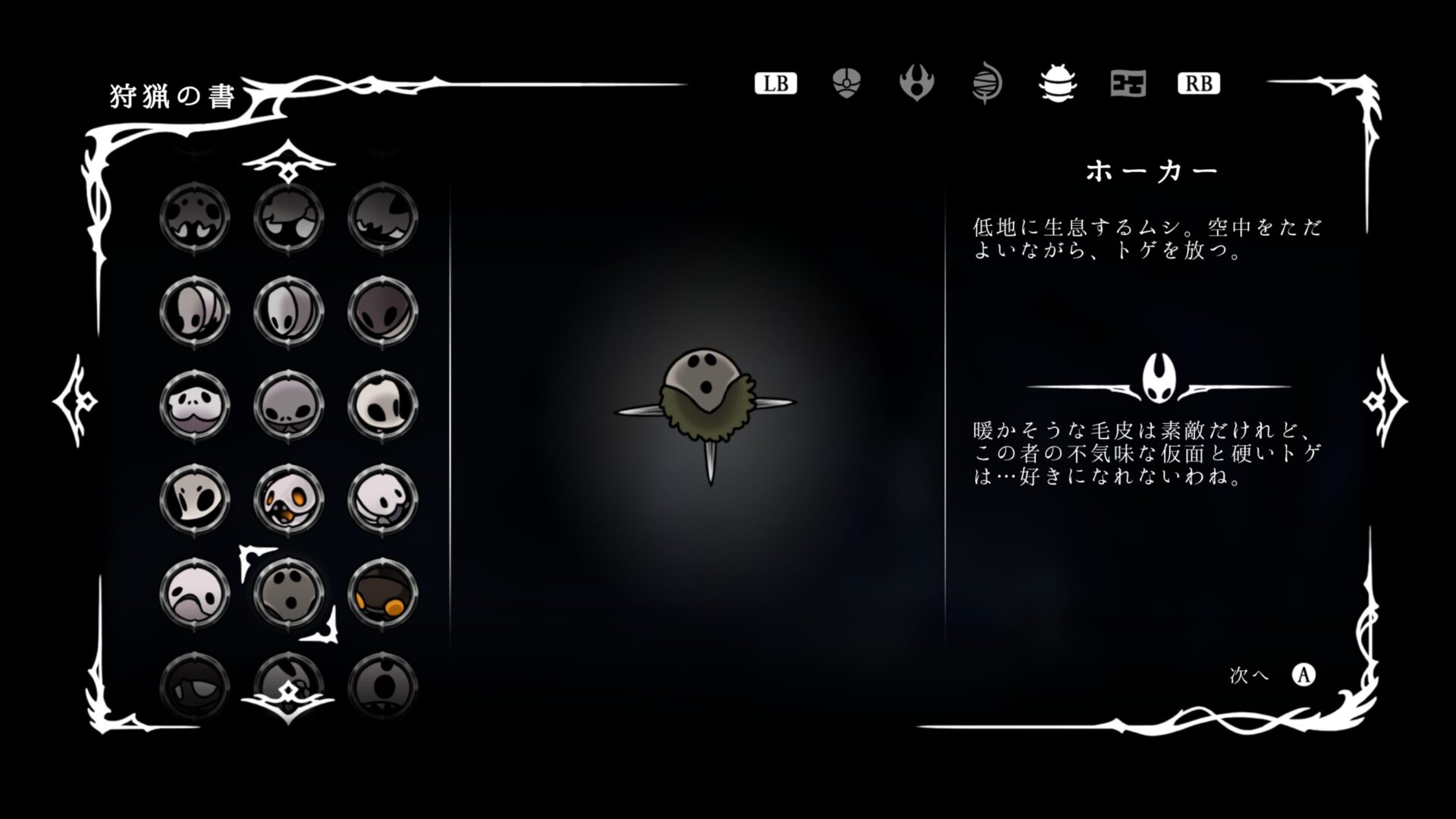Select the highlighted Hawker portrait

(288, 595)
